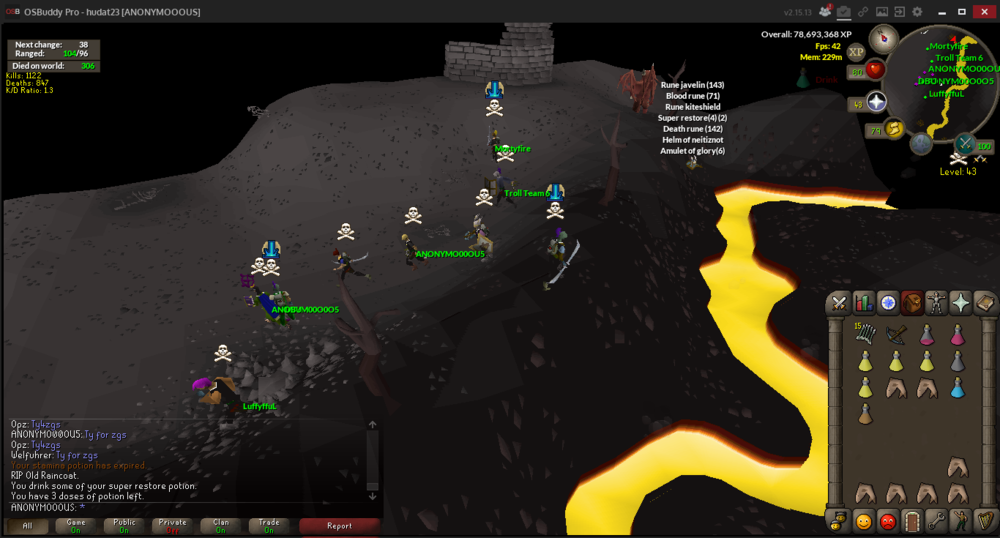Open the Logout door tab
This screenshot has height=538, width=1000.
(x=911, y=520)
